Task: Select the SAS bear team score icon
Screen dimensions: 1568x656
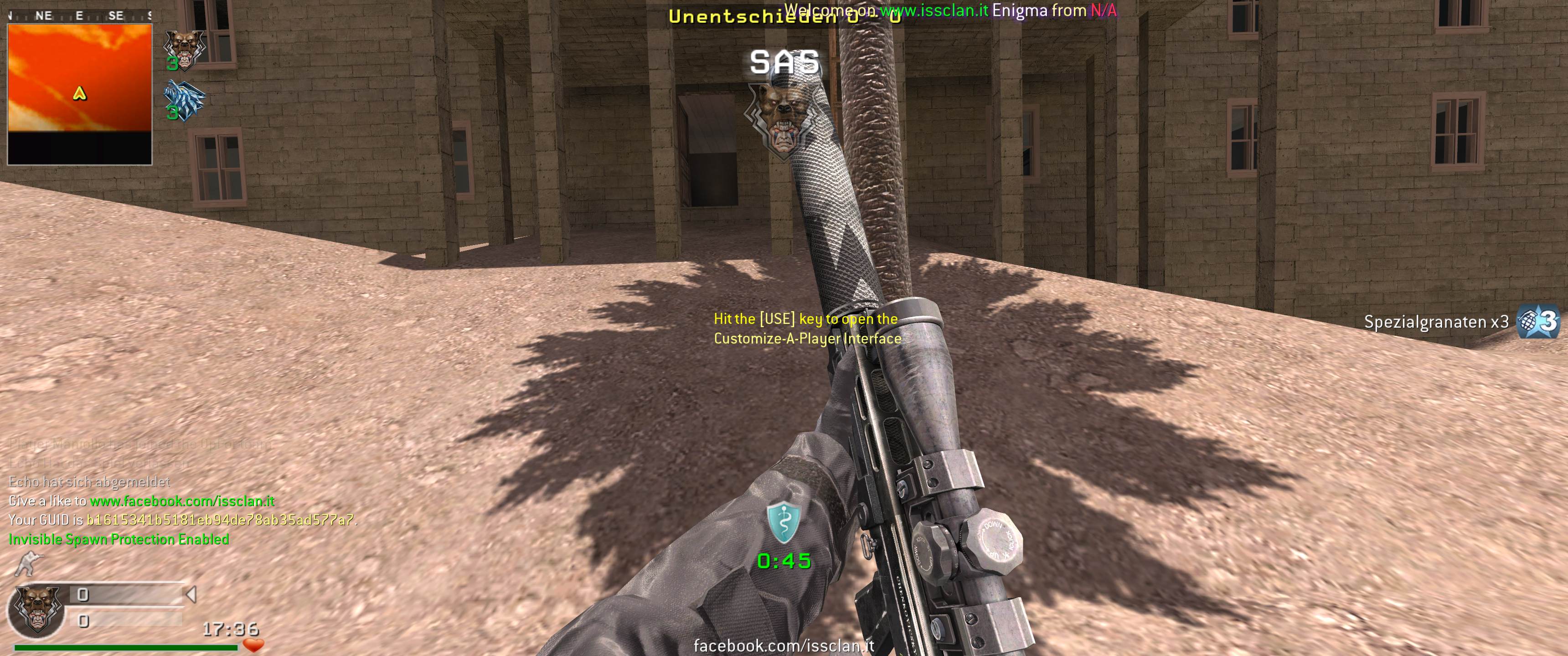Action: (x=184, y=49)
